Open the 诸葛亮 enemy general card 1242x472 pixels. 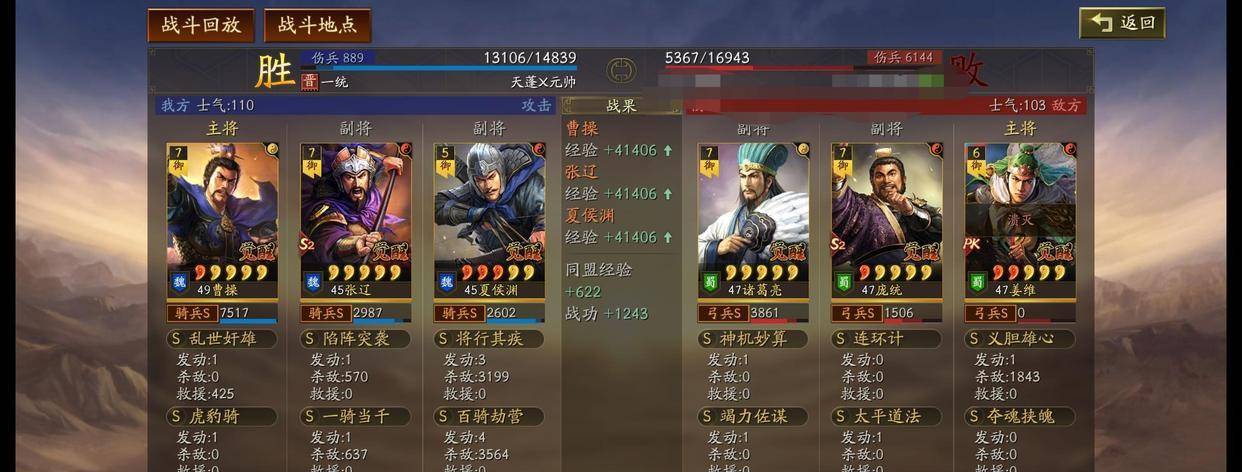point(753,219)
